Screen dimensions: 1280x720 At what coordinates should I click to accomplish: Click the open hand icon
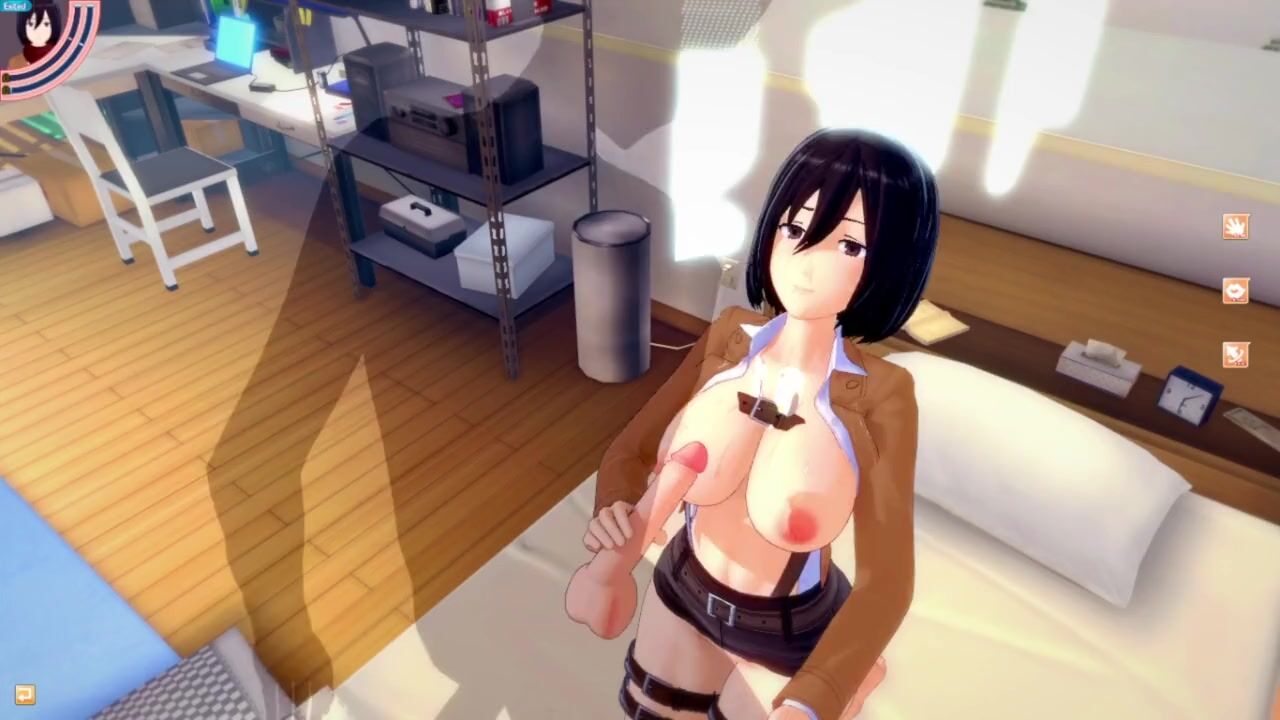point(1235,226)
